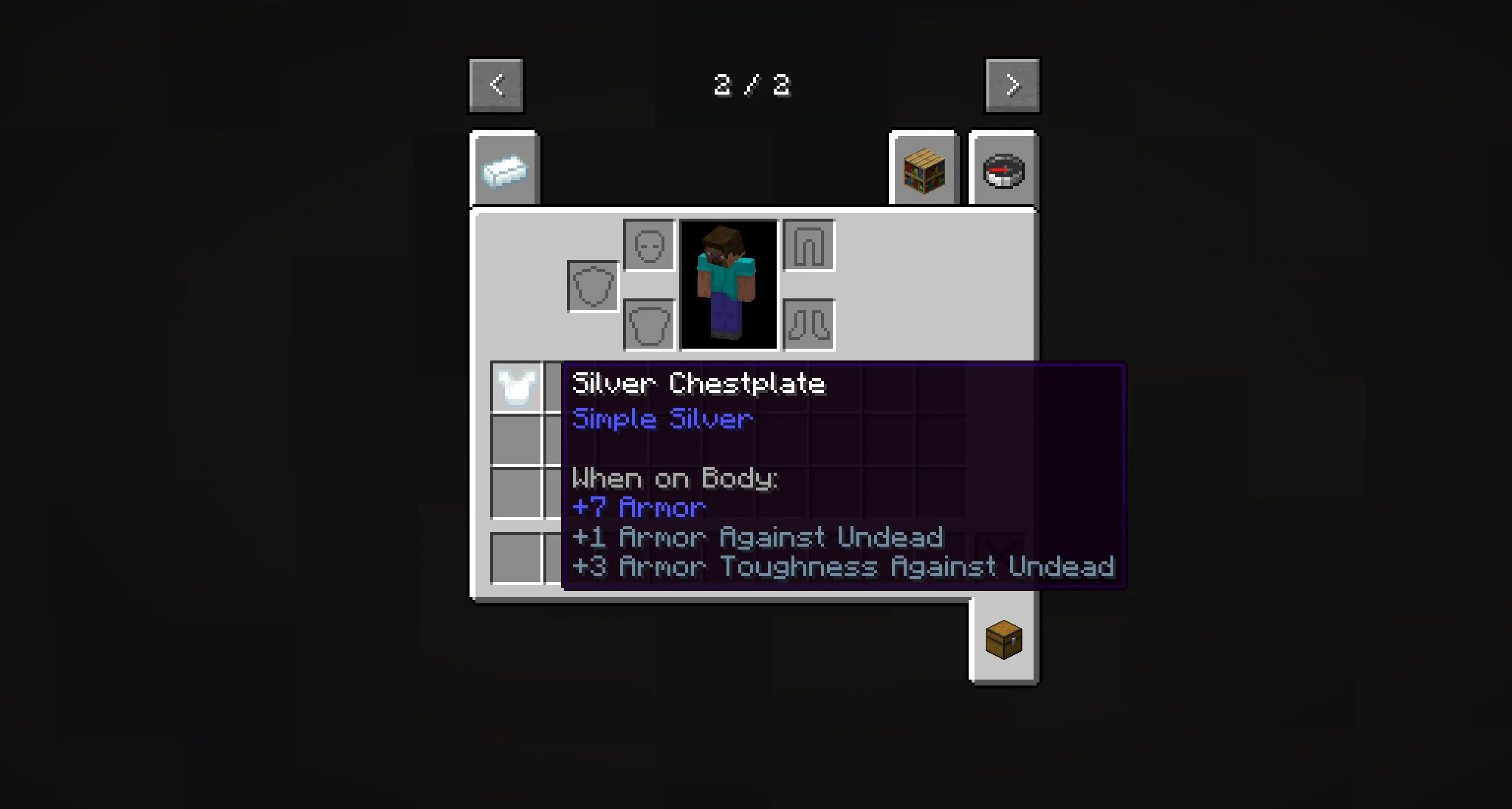Image resolution: width=1512 pixels, height=809 pixels.
Task: Open the bookshelf recipe catalyst icon
Action: 923,171
